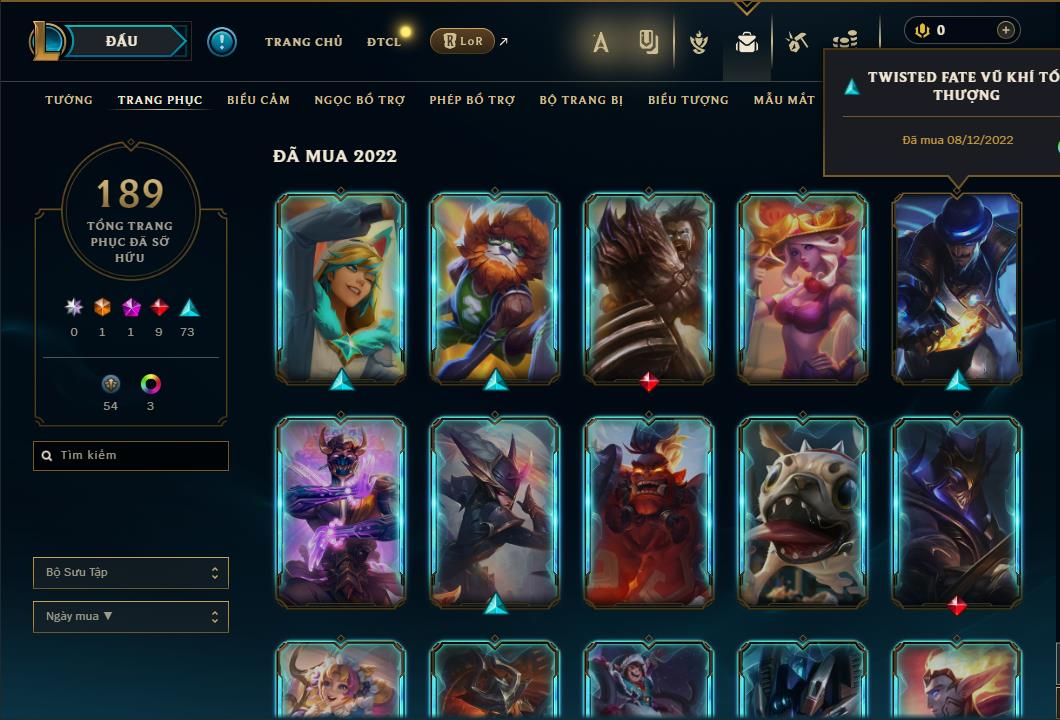Click the Tìm kiếm search box
This screenshot has height=720, width=1060.
131,456
